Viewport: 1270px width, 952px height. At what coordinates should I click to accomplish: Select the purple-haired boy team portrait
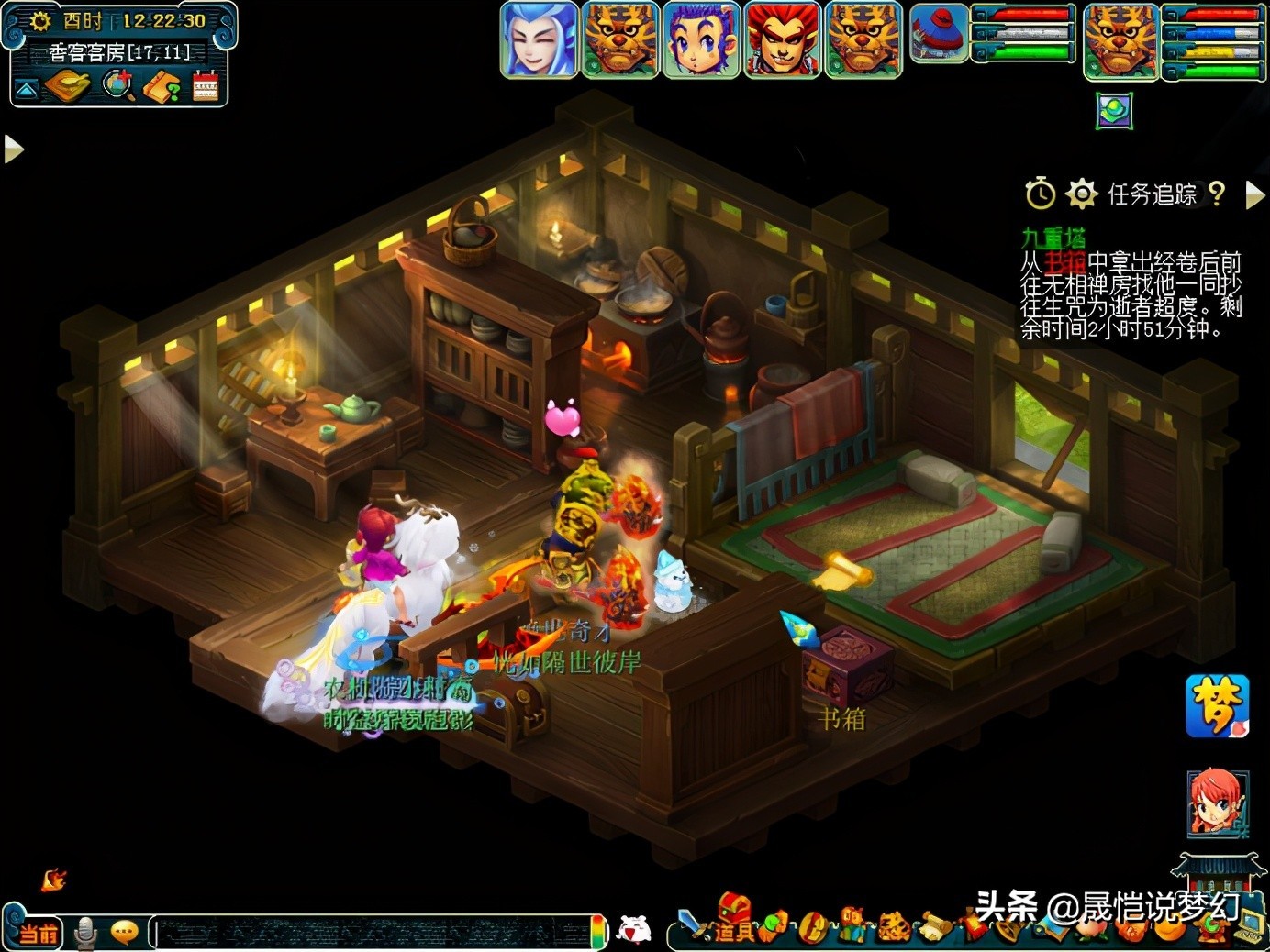[701, 39]
